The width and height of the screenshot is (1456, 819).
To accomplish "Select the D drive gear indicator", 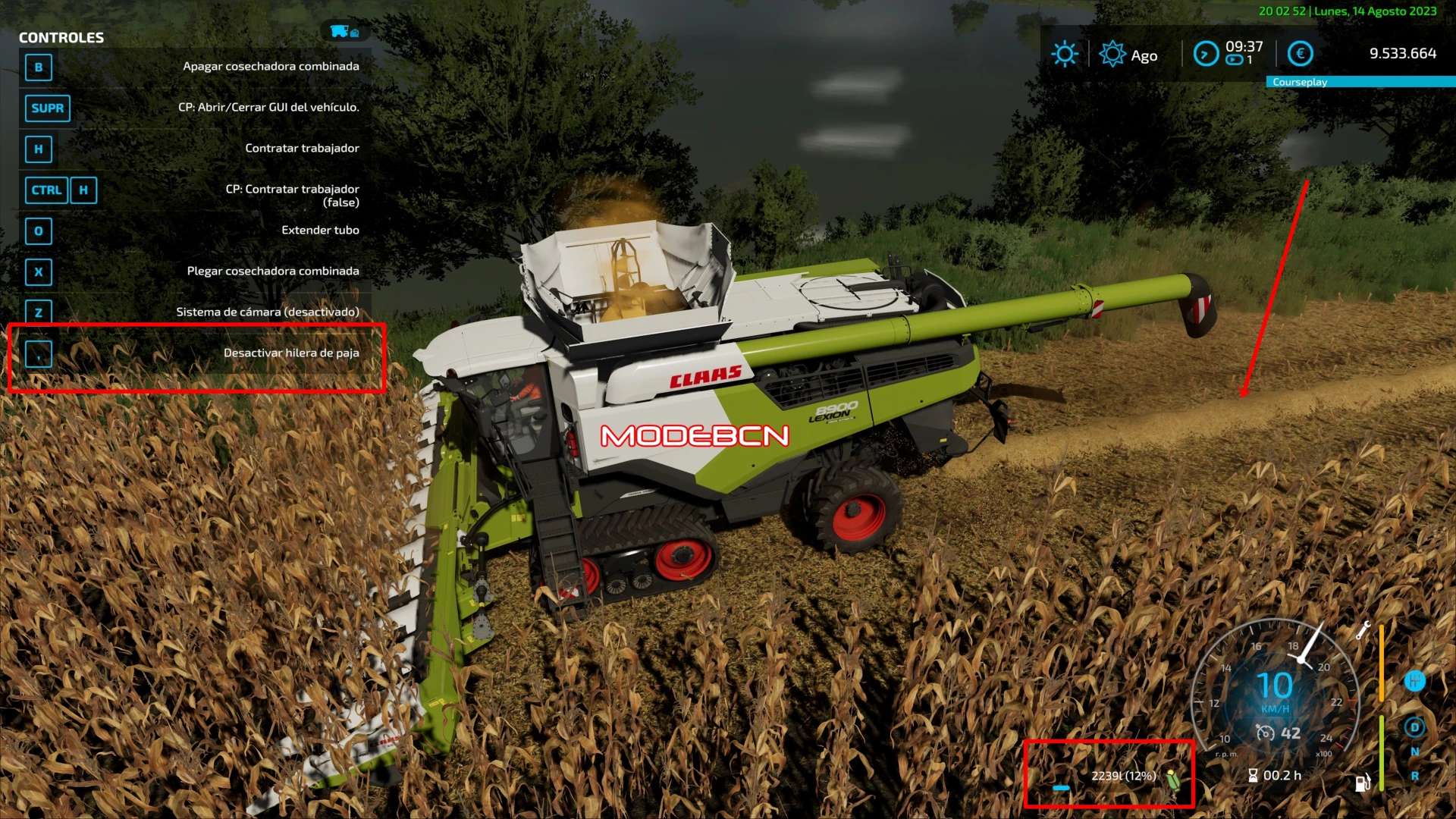I will point(1414,727).
